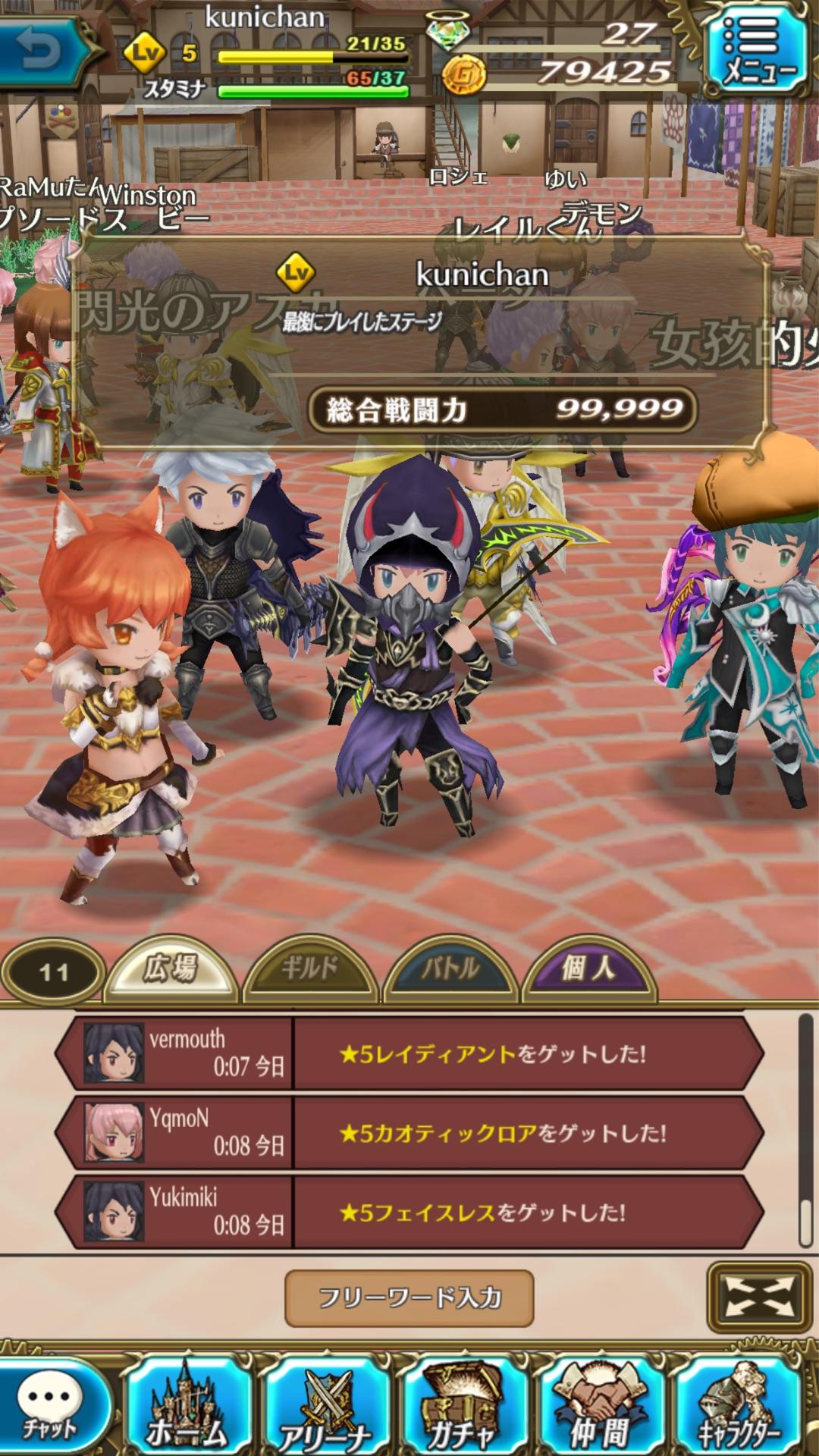Image resolution: width=819 pixels, height=1456 pixels.
Task: Select Yukimiki's chat message row
Action: (x=409, y=1212)
